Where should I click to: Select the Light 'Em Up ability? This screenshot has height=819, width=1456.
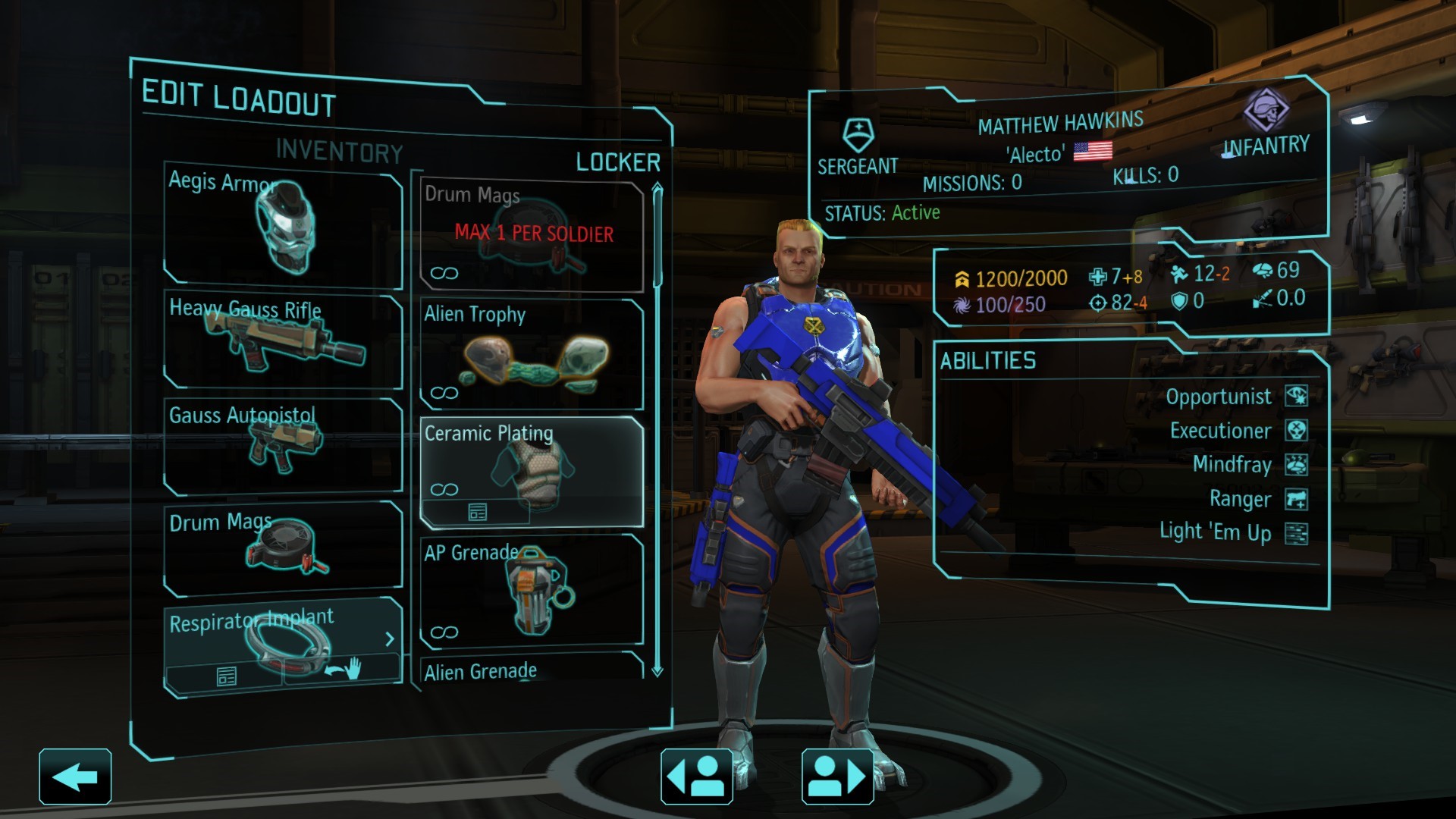[1216, 532]
